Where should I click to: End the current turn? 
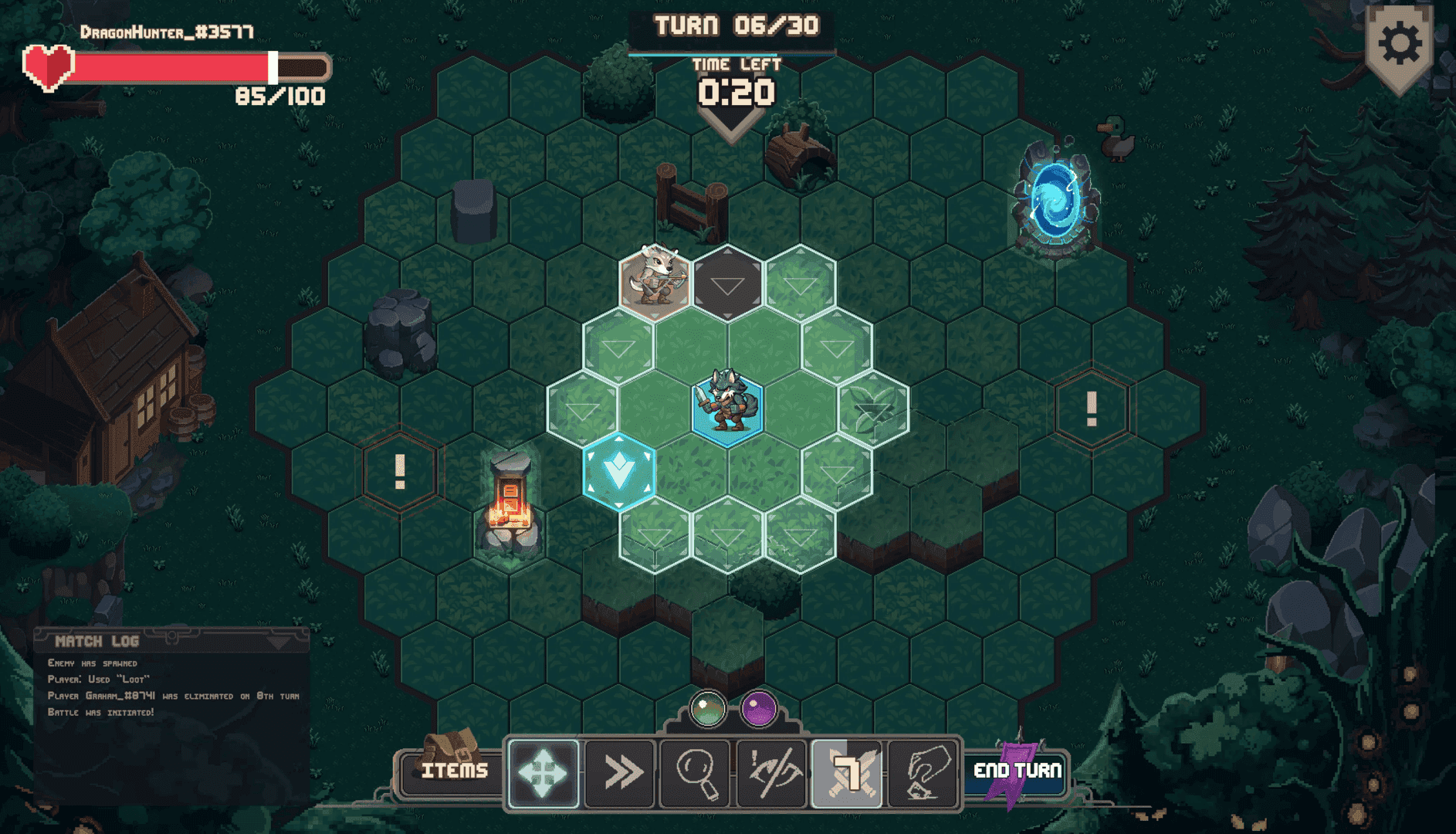1017,771
